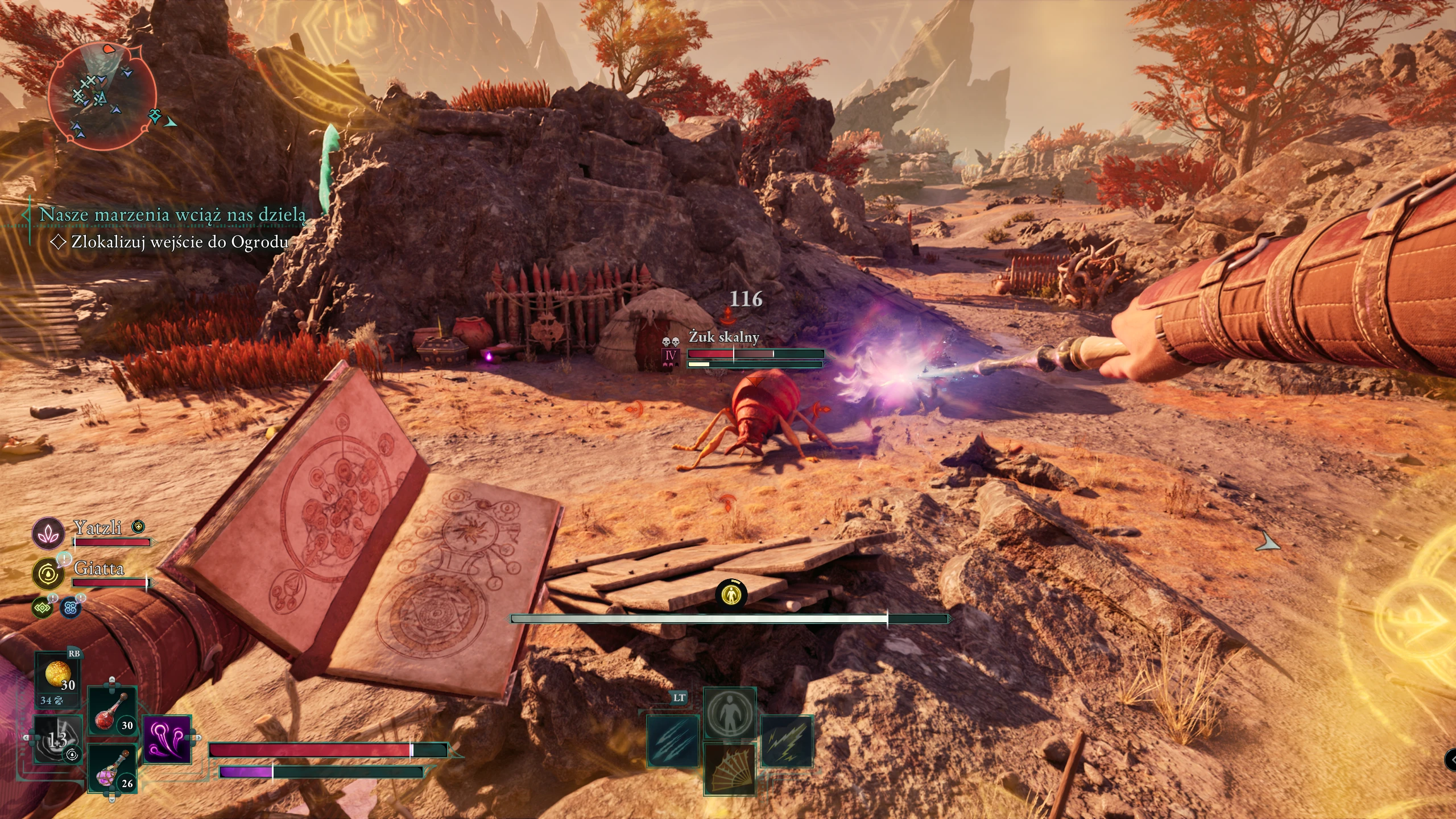
Task: Cast the blue slashing missiles spell
Action: pyautogui.click(x=673, y=741)
